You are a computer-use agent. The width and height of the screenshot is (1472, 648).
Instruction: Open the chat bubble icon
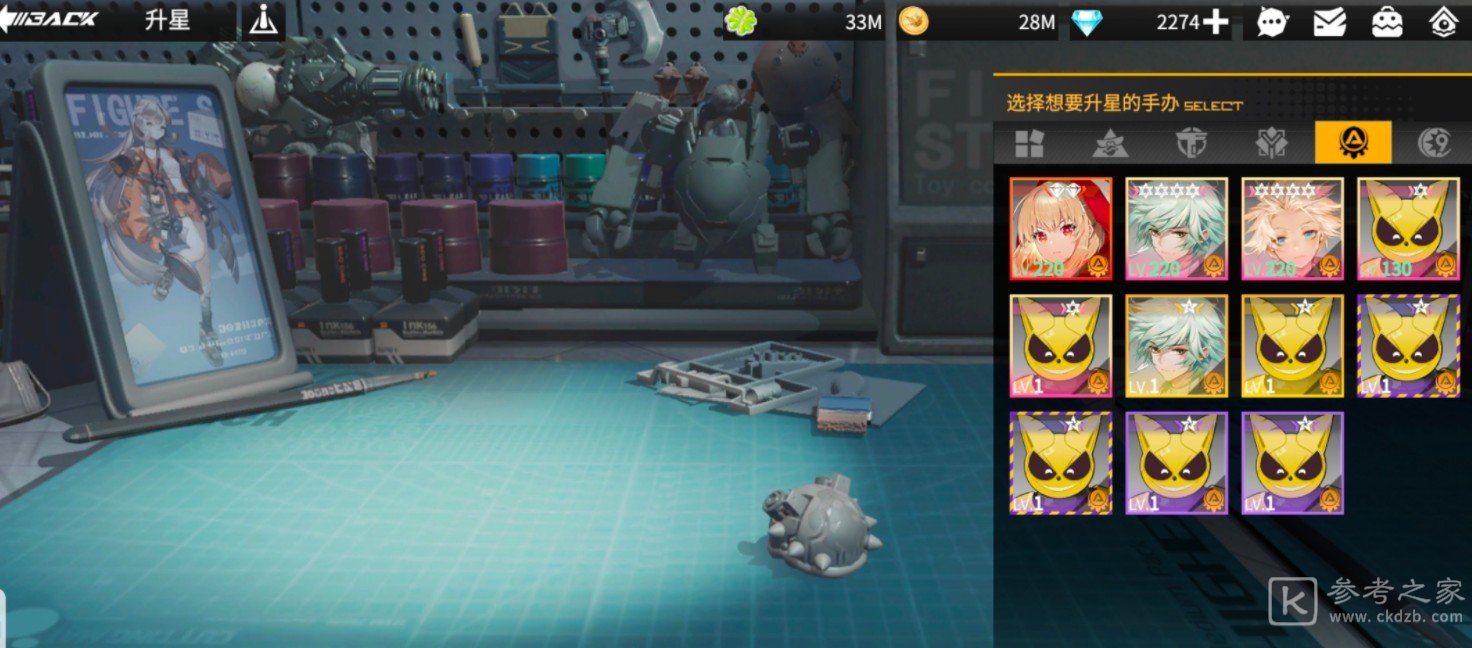coord(1272,22)
